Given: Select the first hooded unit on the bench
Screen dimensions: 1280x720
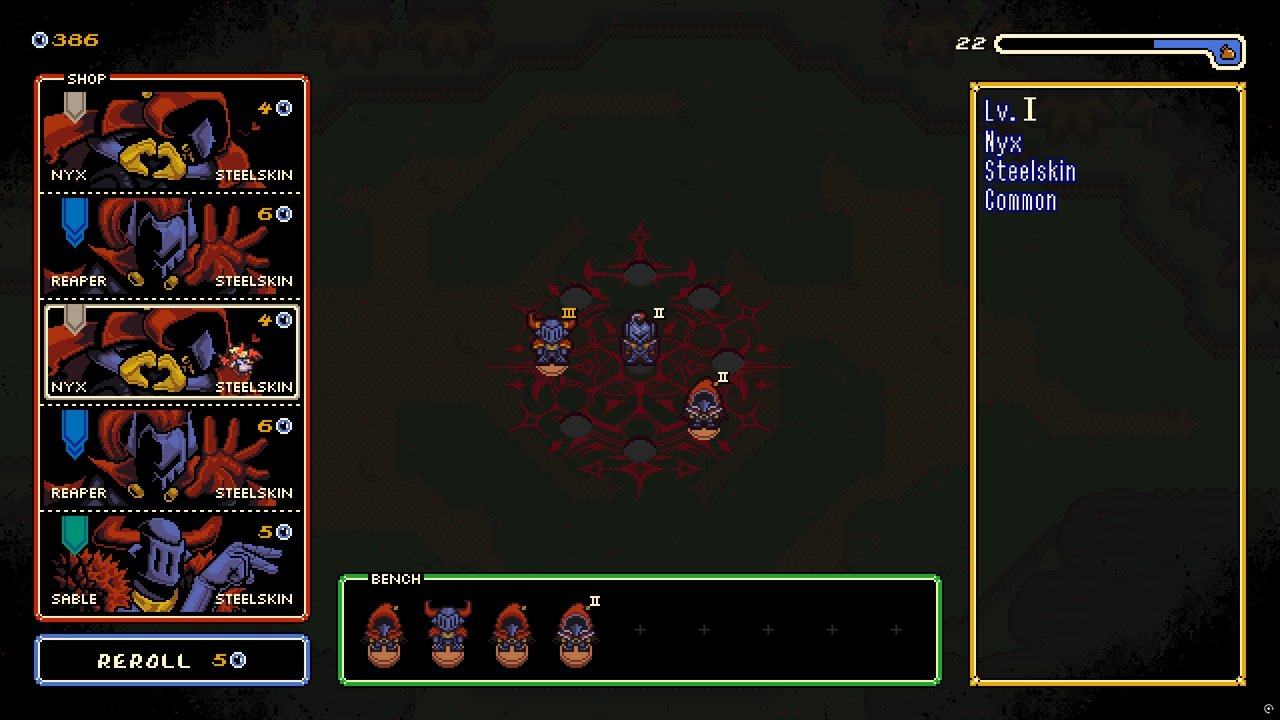Looking at the screenshot, I should tap(385, 630).
